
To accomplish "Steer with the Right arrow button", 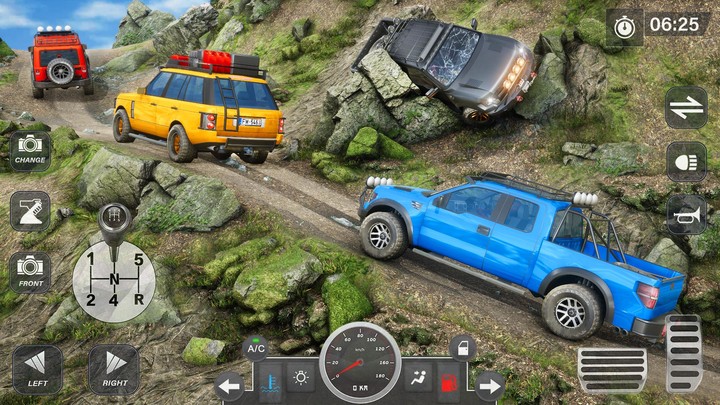I will pyautogui.click(x=114, y=369).
